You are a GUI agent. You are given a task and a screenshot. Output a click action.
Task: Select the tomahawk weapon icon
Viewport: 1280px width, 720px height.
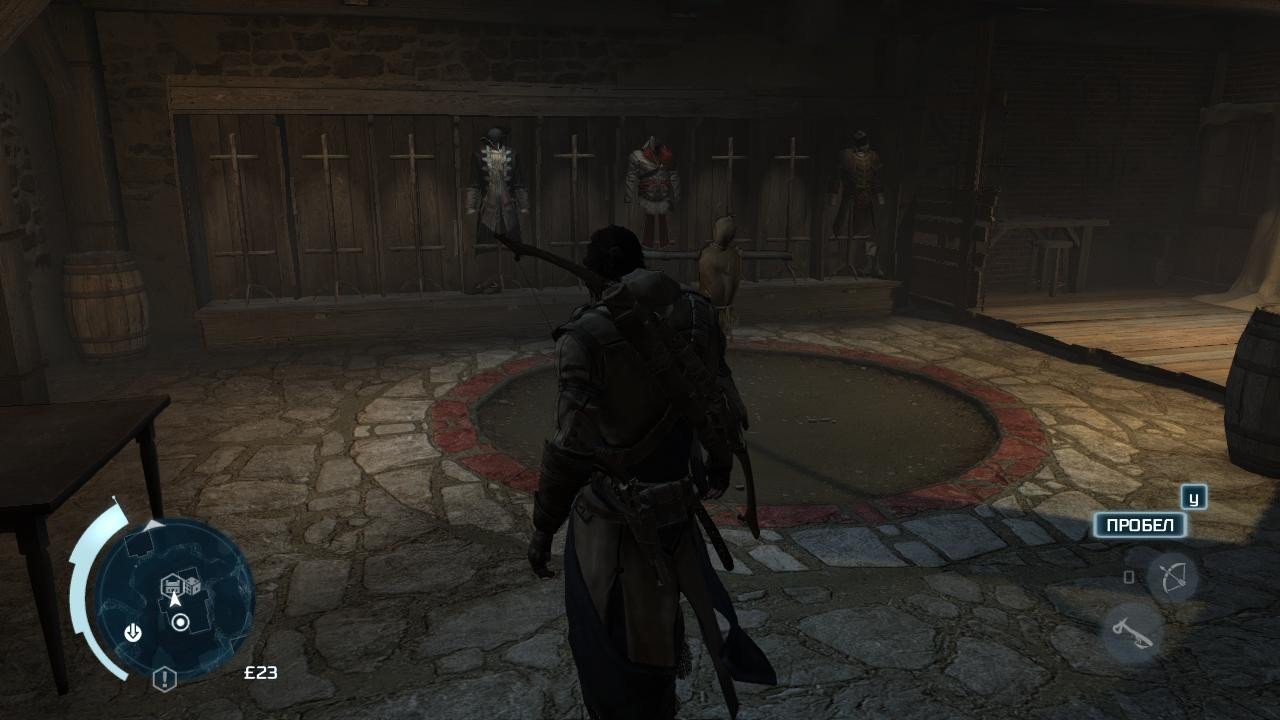[1133, 633]
